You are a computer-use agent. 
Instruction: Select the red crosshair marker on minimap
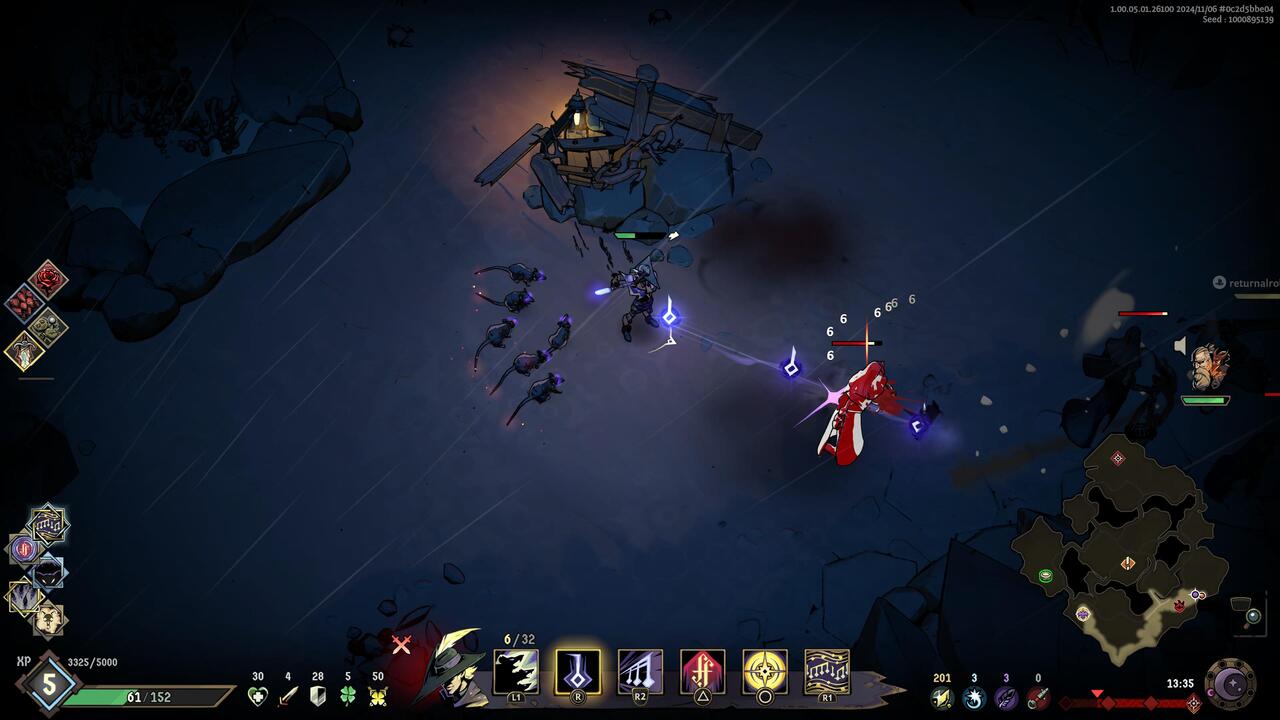pos(1118,458)
